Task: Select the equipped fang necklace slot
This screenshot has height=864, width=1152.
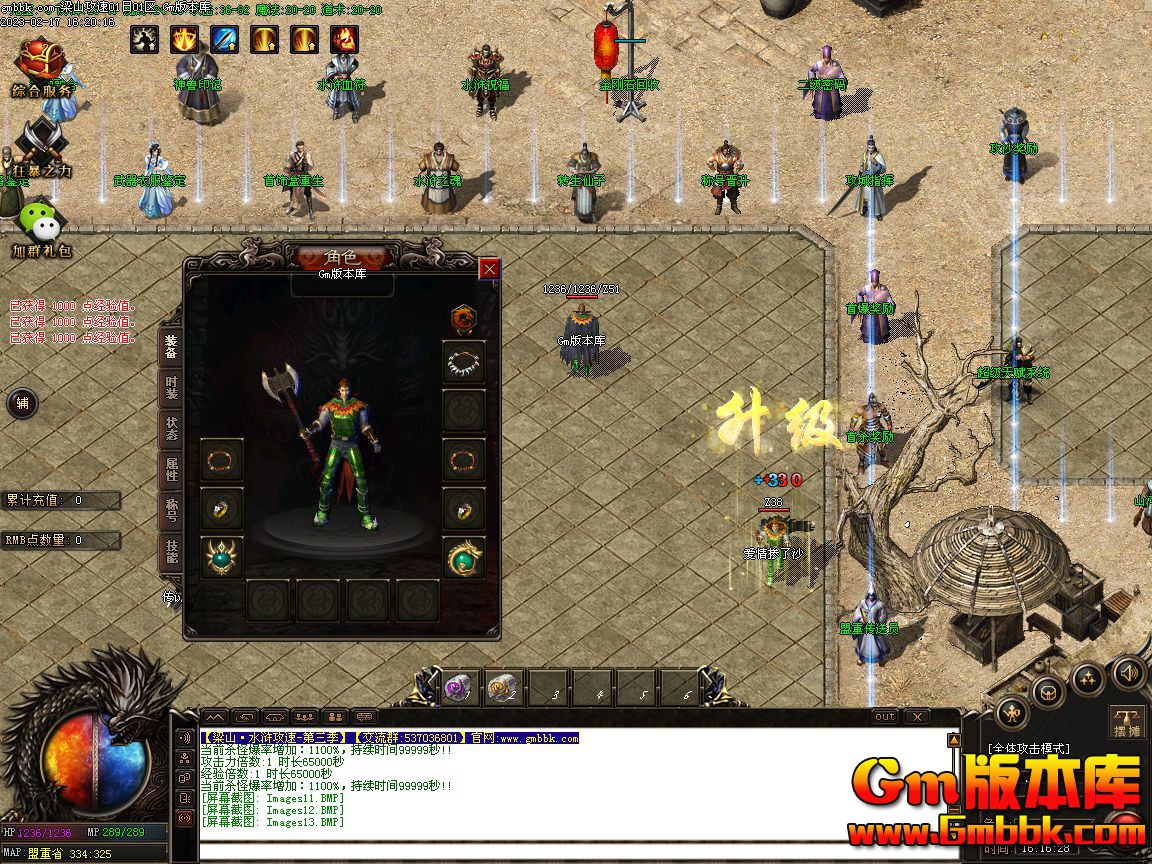Action: (x=464, y=362)
